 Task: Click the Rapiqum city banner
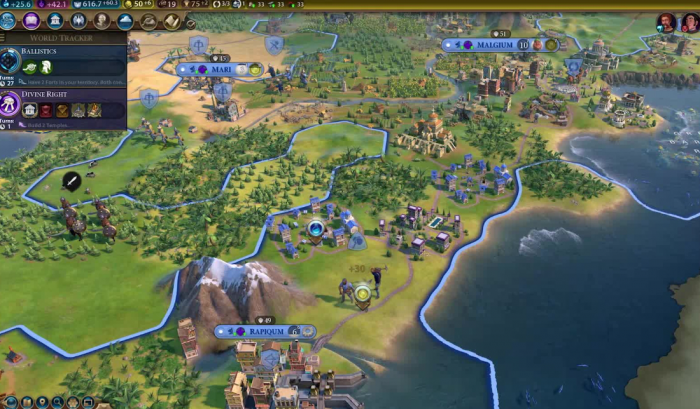pyautogui.click(x=265, y=331)
